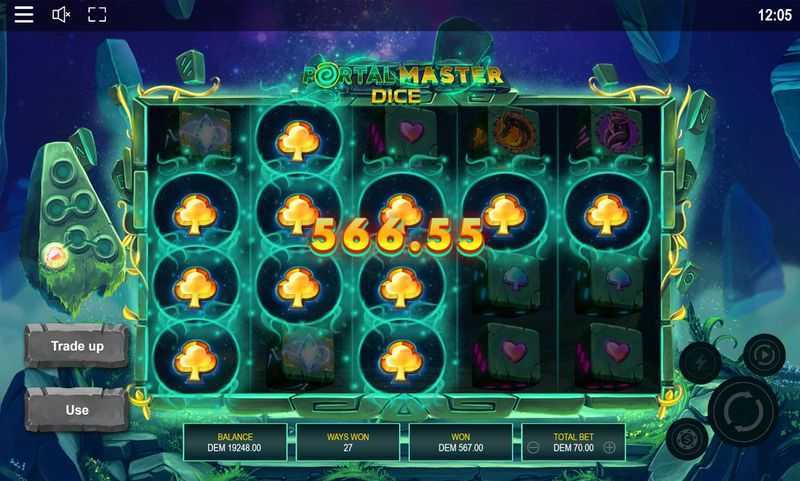Decrease the total bet with minus
Image resolution: width=800 pixels, height=481 pixels.
point(533,448)
